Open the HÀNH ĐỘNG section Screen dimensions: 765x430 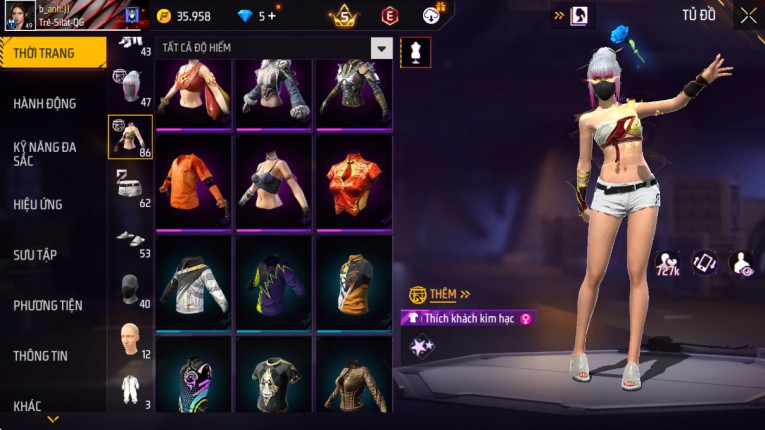(x=45, y=103)
